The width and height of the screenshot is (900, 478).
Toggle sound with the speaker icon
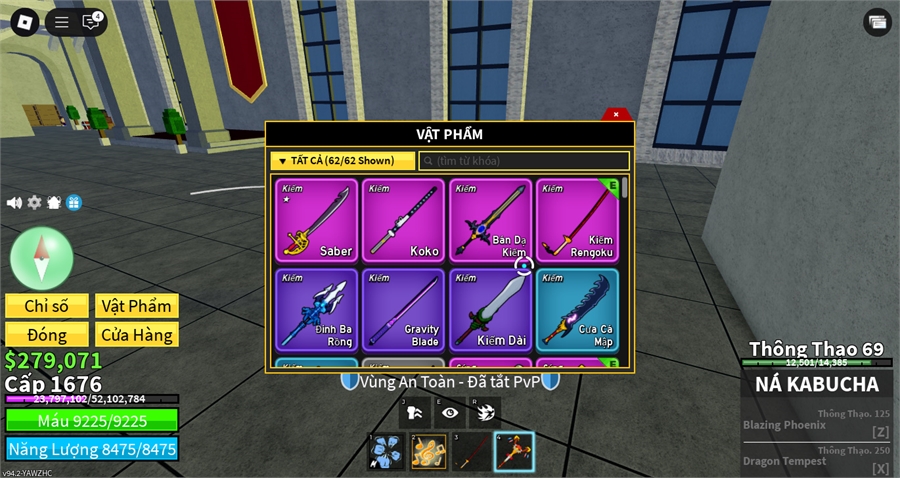tap(14, 203)
